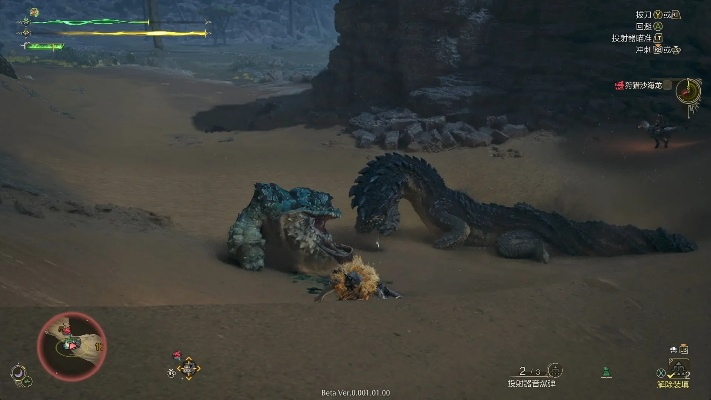Screen dimensions: 711x400
Task: Click the orange directional shortcut icon
Action: (x=188, y=368)
